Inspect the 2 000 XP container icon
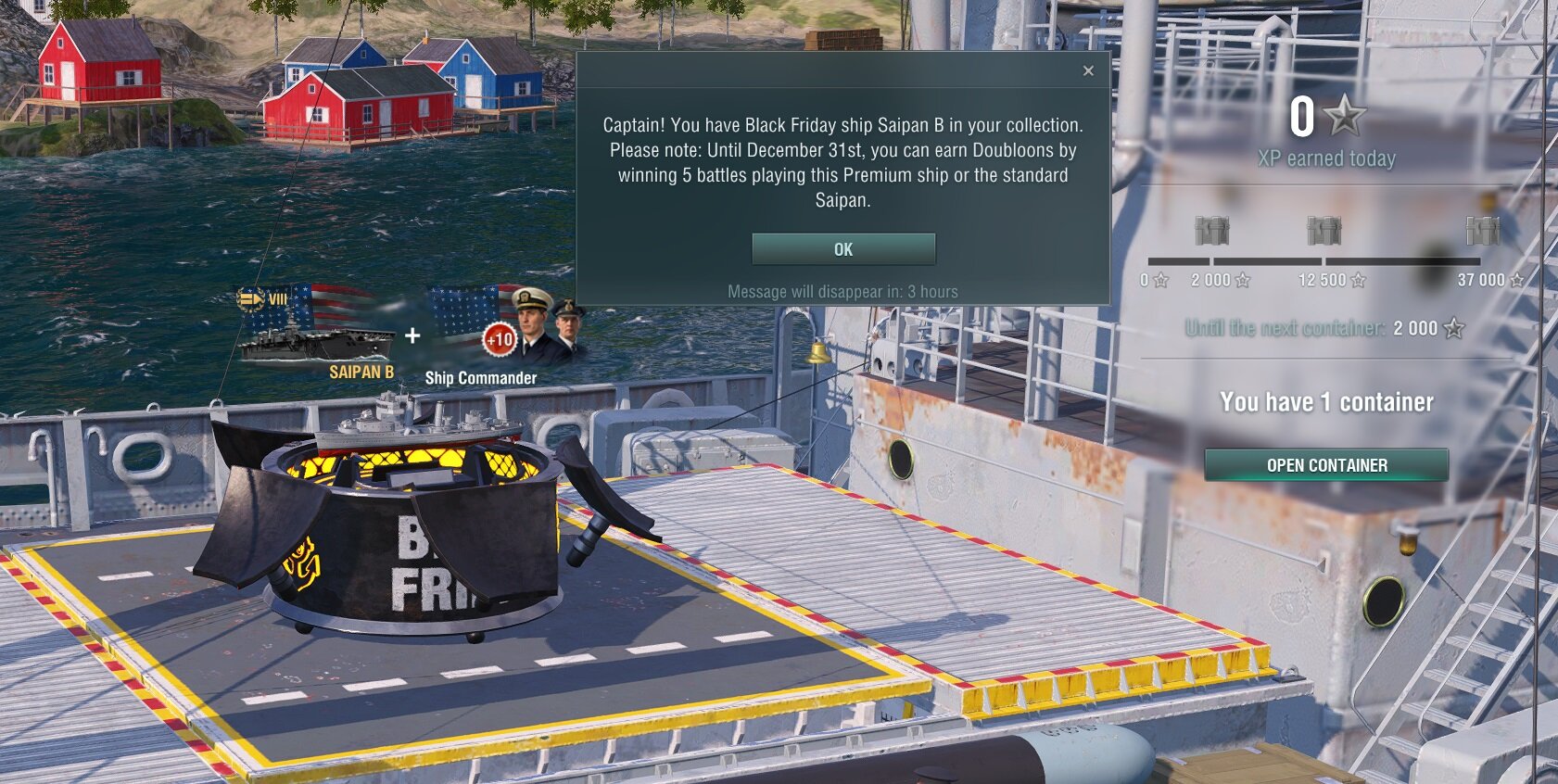This screenshot has height=784, width=1558. (x=1211, y=231)
